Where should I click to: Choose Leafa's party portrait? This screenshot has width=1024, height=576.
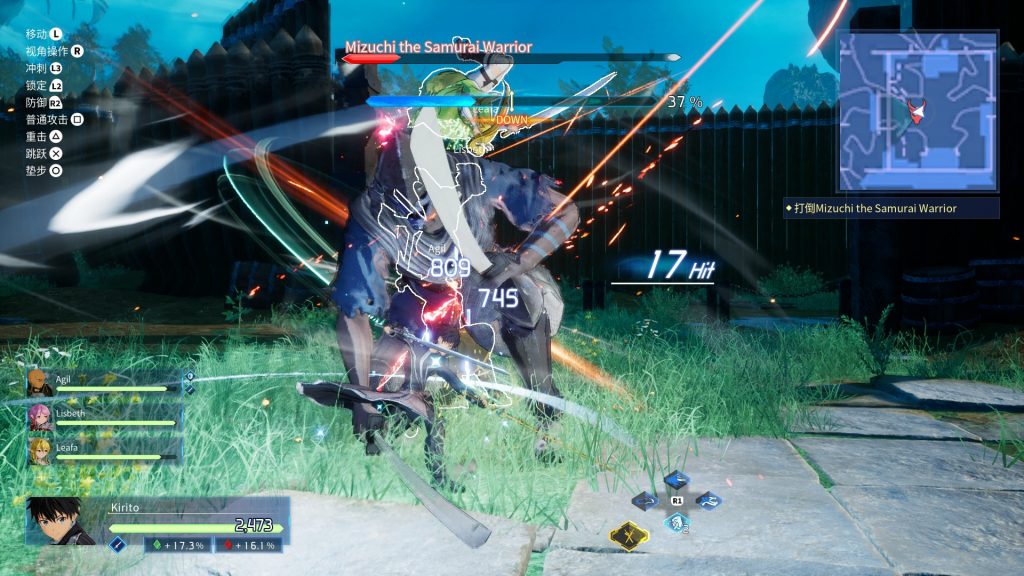39,451
